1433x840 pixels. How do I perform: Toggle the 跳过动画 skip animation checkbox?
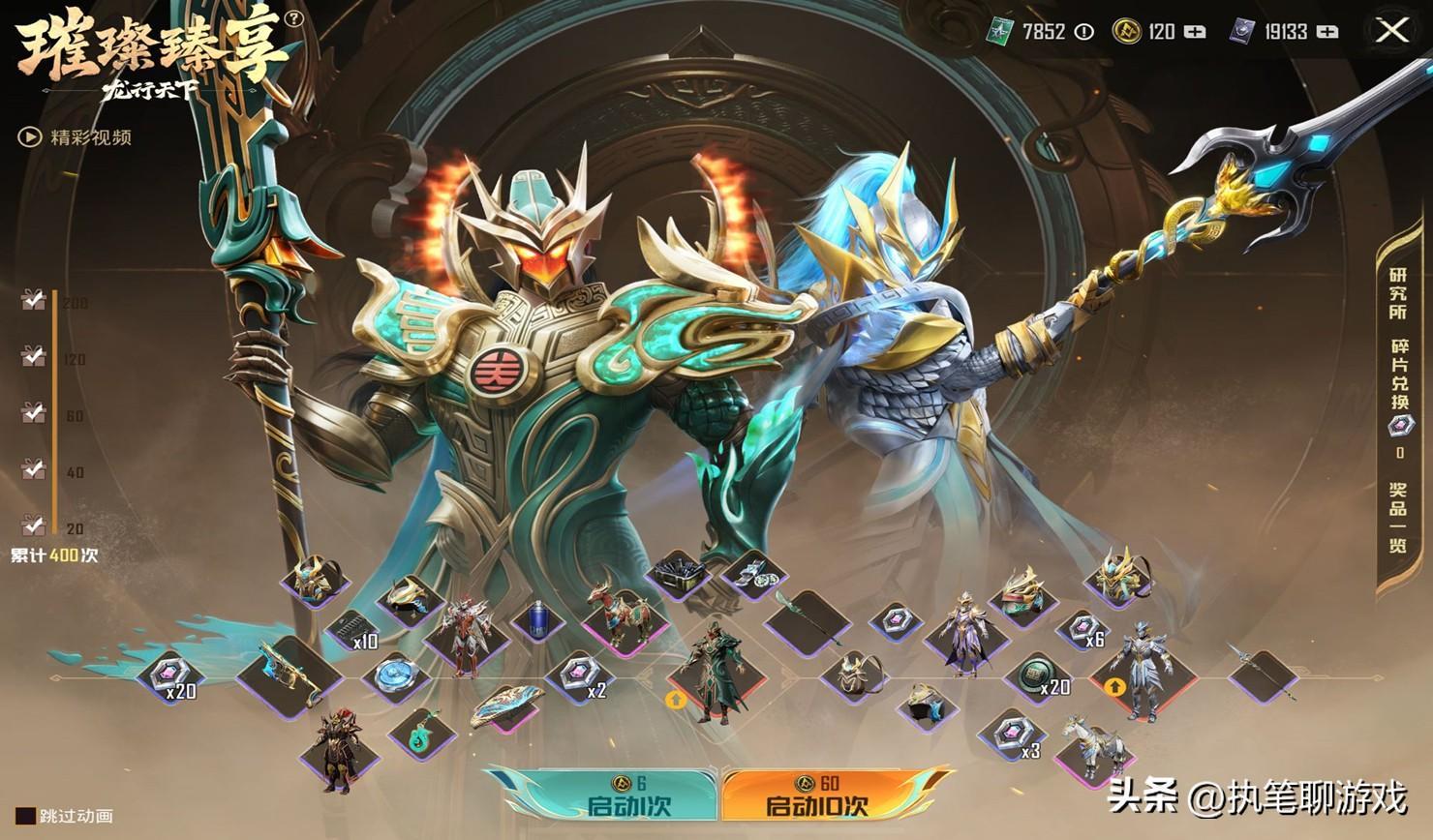point(26,816)
